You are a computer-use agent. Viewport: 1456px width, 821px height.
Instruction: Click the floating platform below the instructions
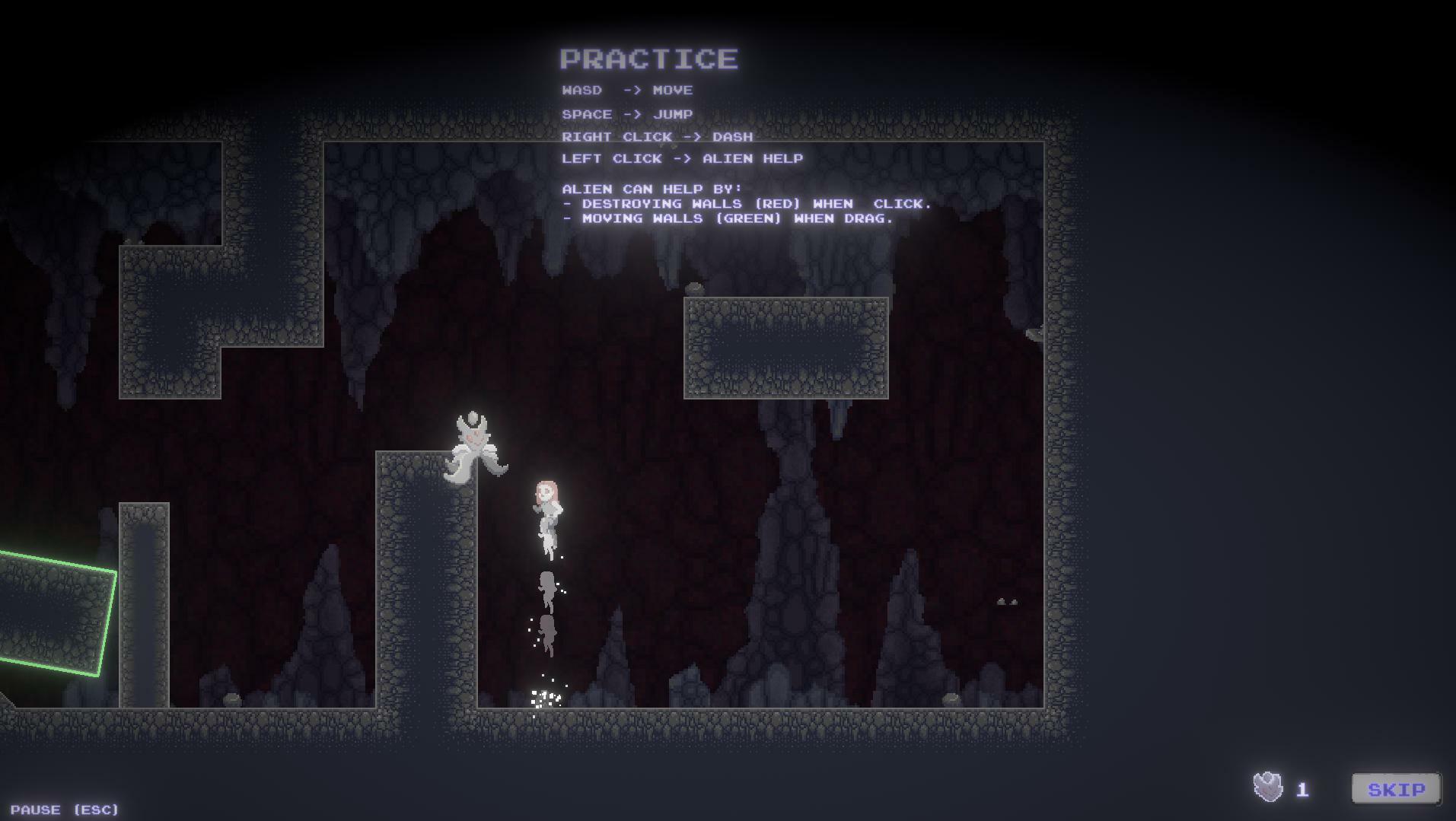click(788, 346)
